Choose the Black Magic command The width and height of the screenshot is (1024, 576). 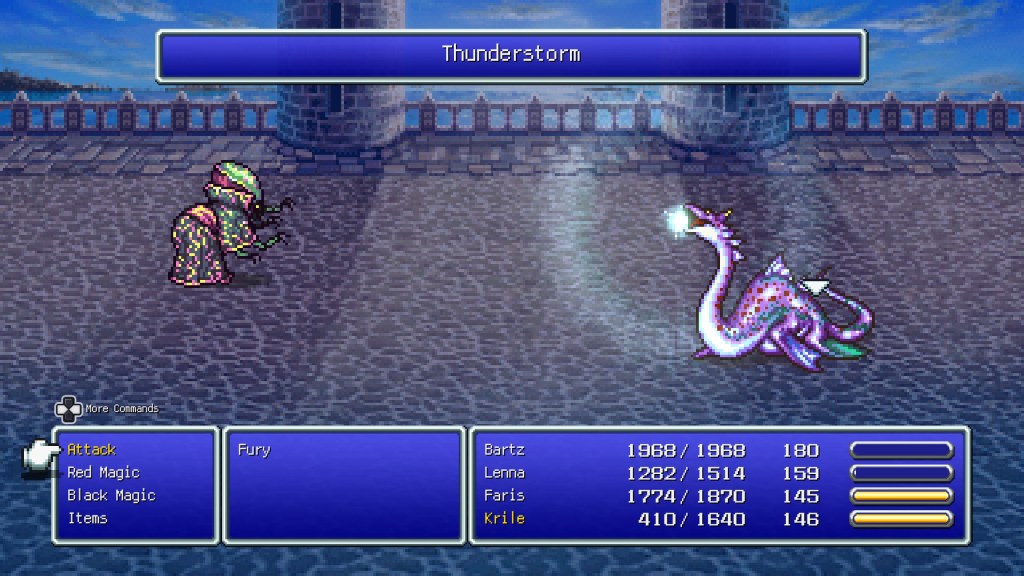(x=111, y=496)
